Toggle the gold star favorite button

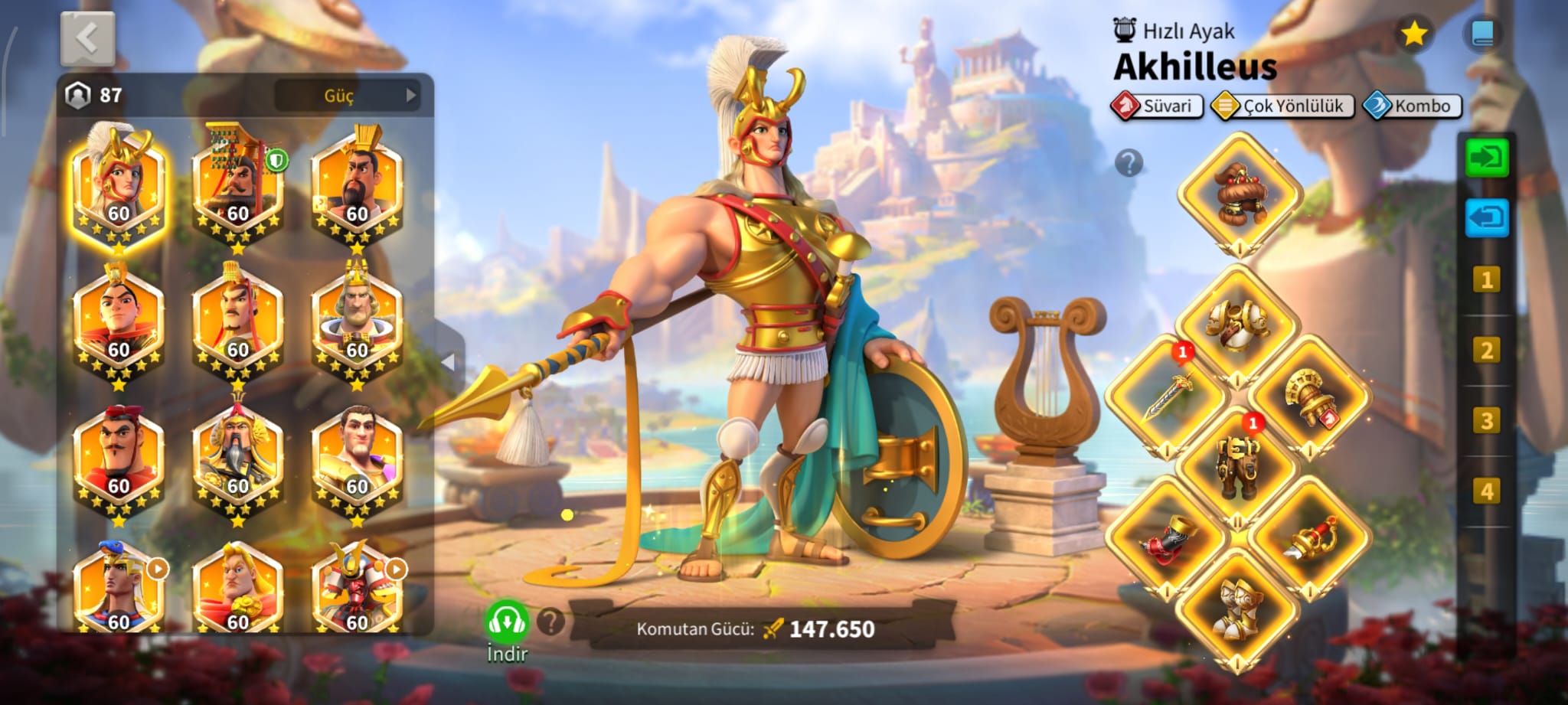click(1413, 34)
